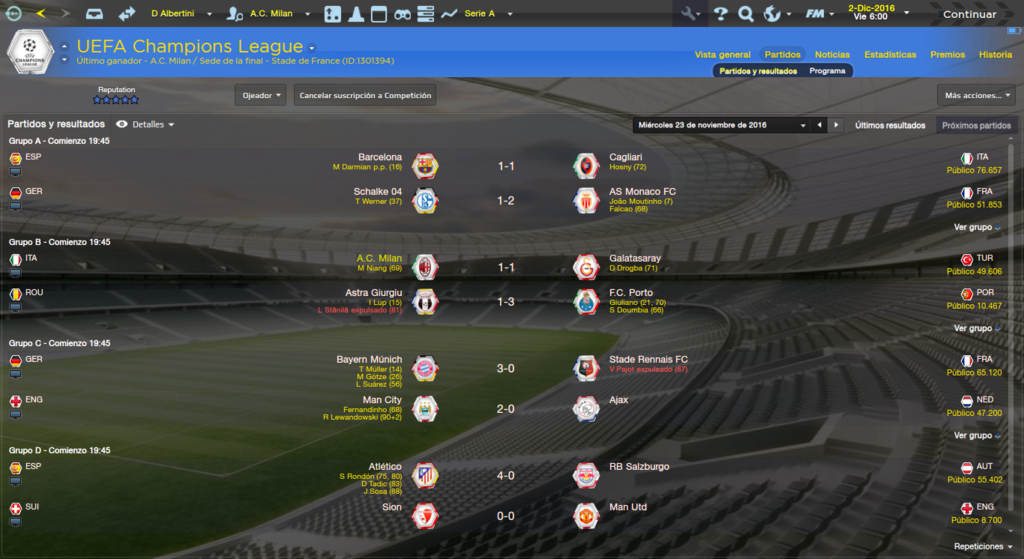Select the Historia tab

pos(995,54)
